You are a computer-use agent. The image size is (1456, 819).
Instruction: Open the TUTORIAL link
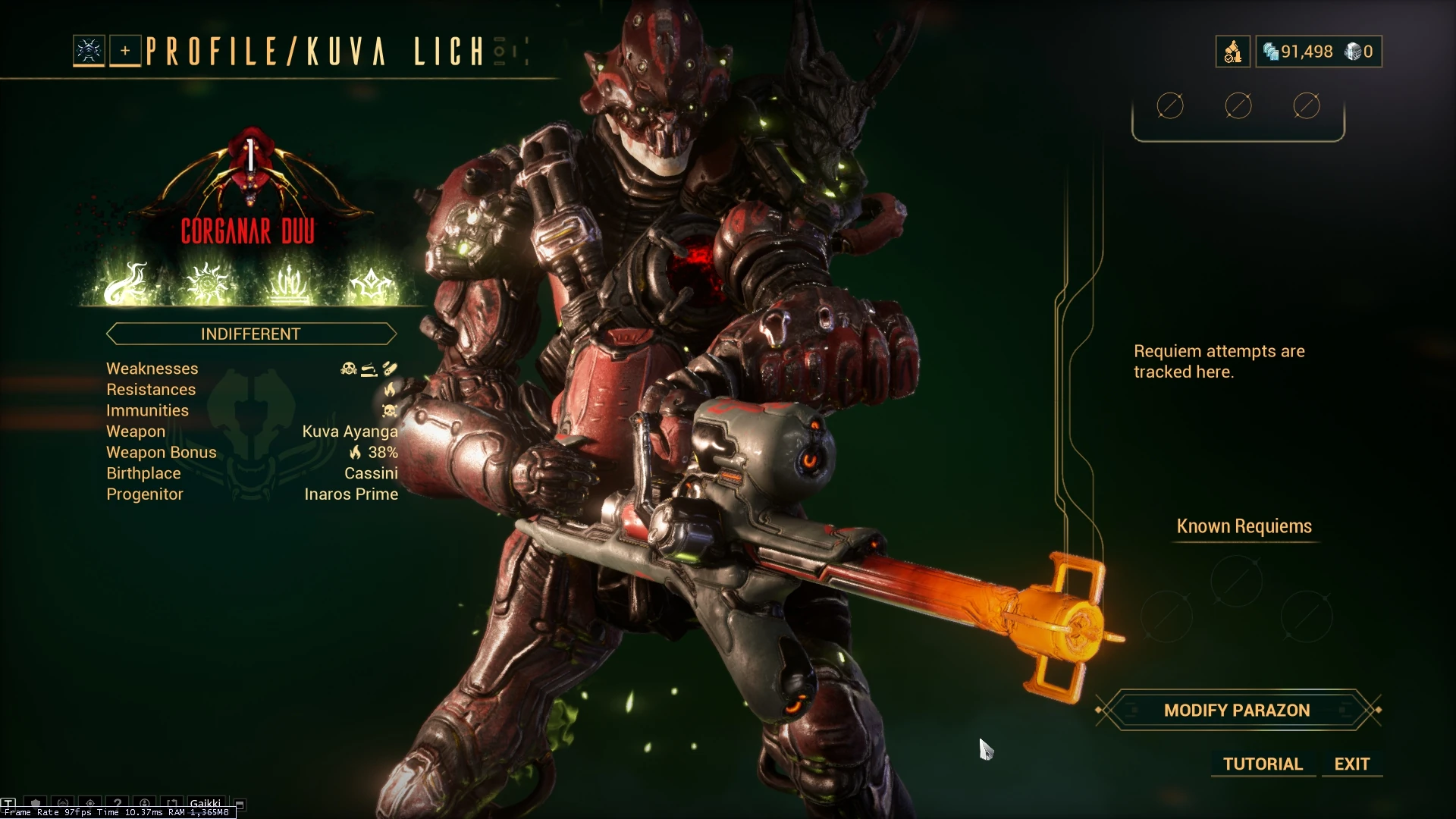pyautogui.click(x=1262, y=764)
